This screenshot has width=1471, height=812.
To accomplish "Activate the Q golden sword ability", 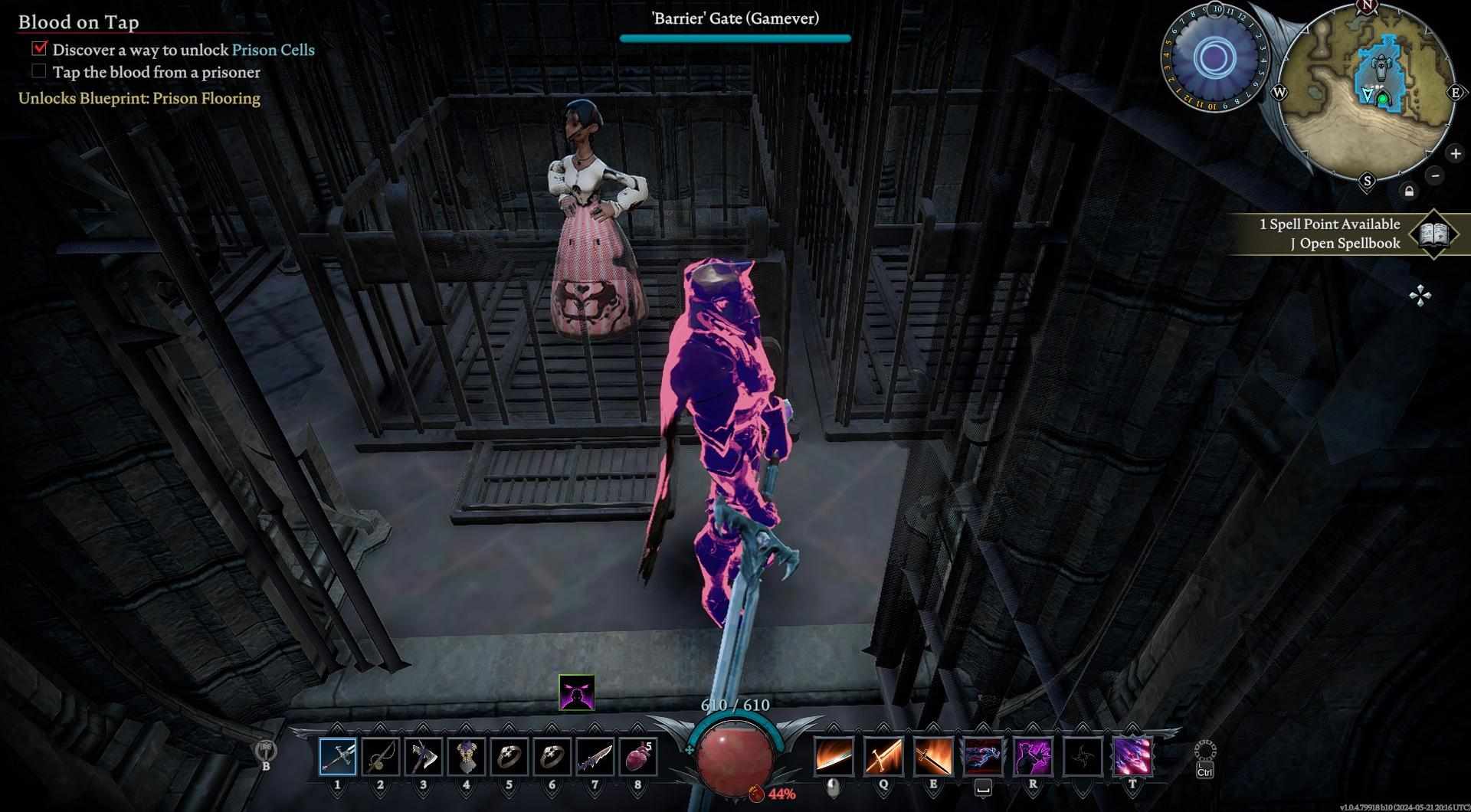I will (883, 756).
